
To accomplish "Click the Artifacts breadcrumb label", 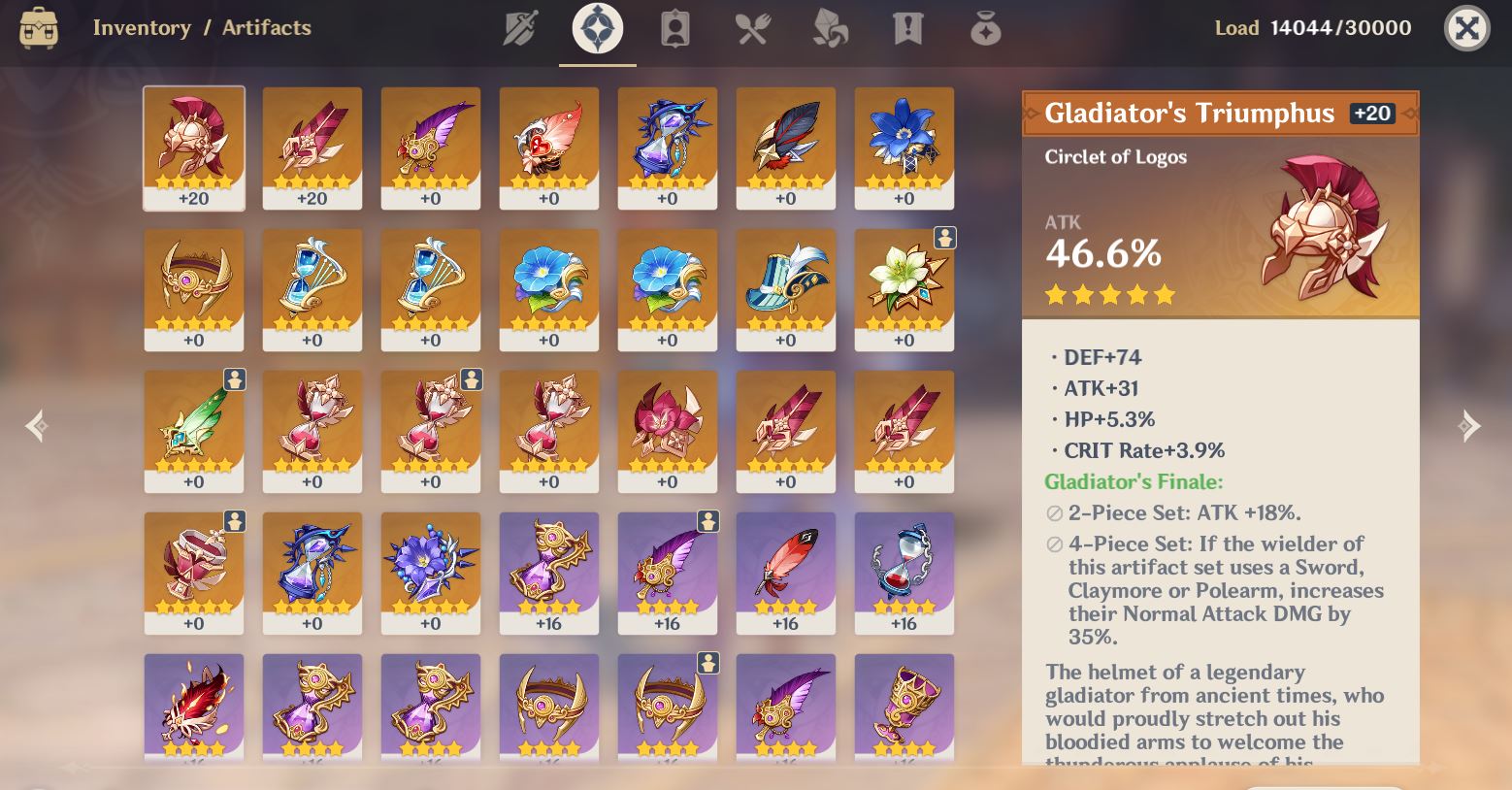I will pyautogui.click(x=267, y=27).
